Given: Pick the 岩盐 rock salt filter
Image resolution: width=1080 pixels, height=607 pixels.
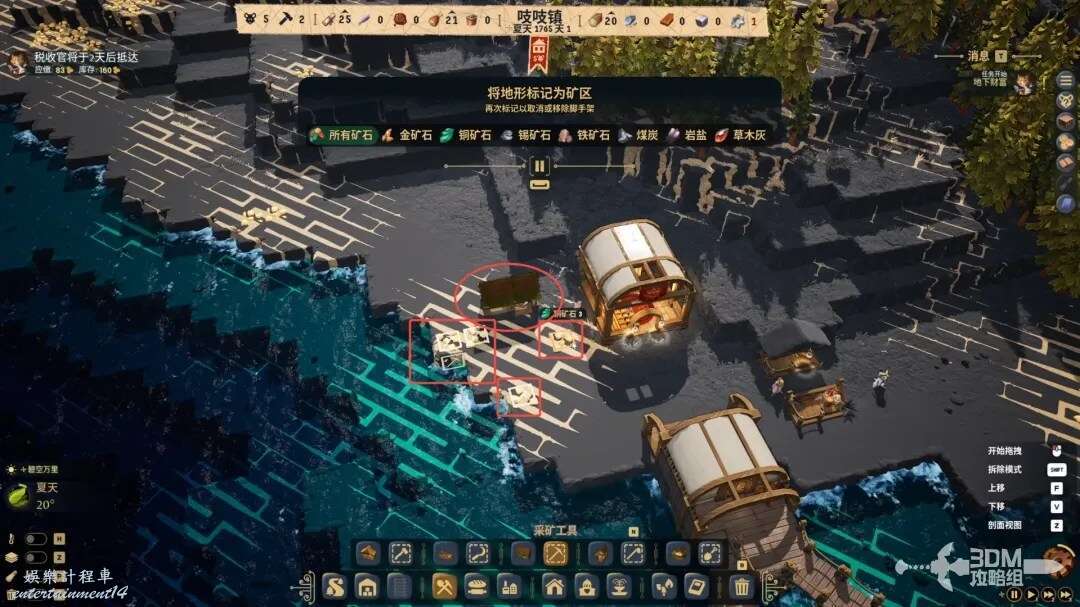Looking at the screenshot, I should click(686, 135).
